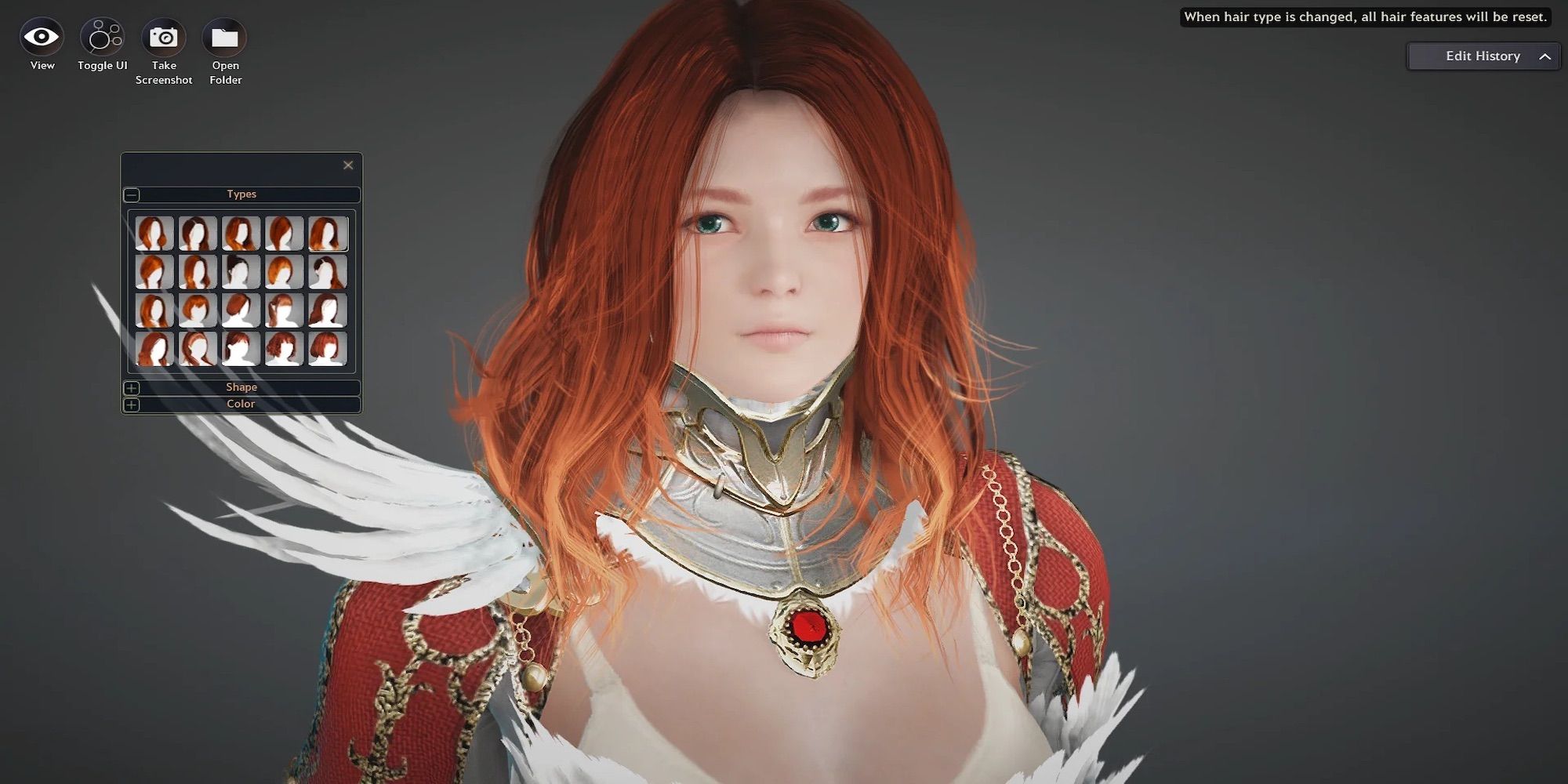The image size is (1568, 784).
Task: Open the screenshot folder icon
Action: coord(224,35)
